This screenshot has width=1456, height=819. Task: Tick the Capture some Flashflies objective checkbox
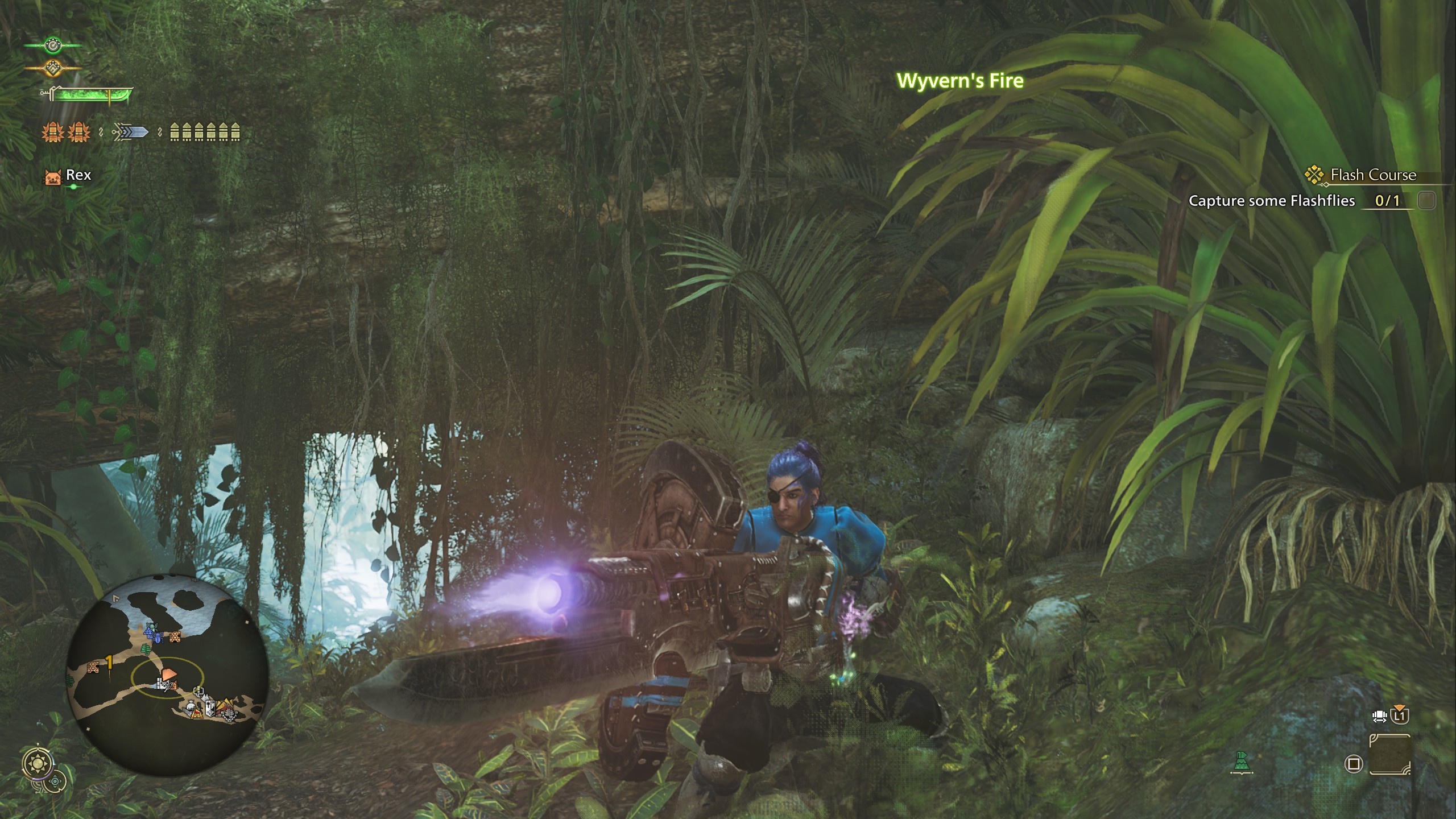coord(1426,201)
